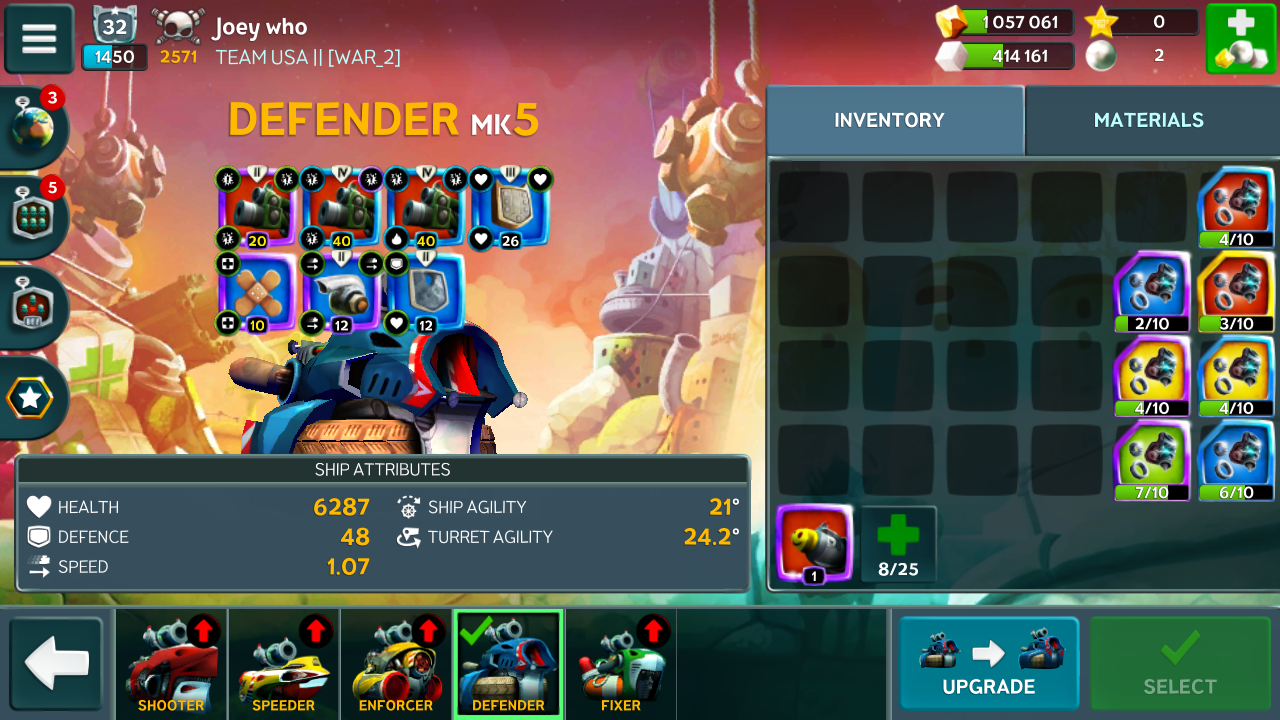Image resolution: width=1280 pixels, height=720 pixels.
Task: Open the globe icon with 3 notifications
Action: point(33,128)
